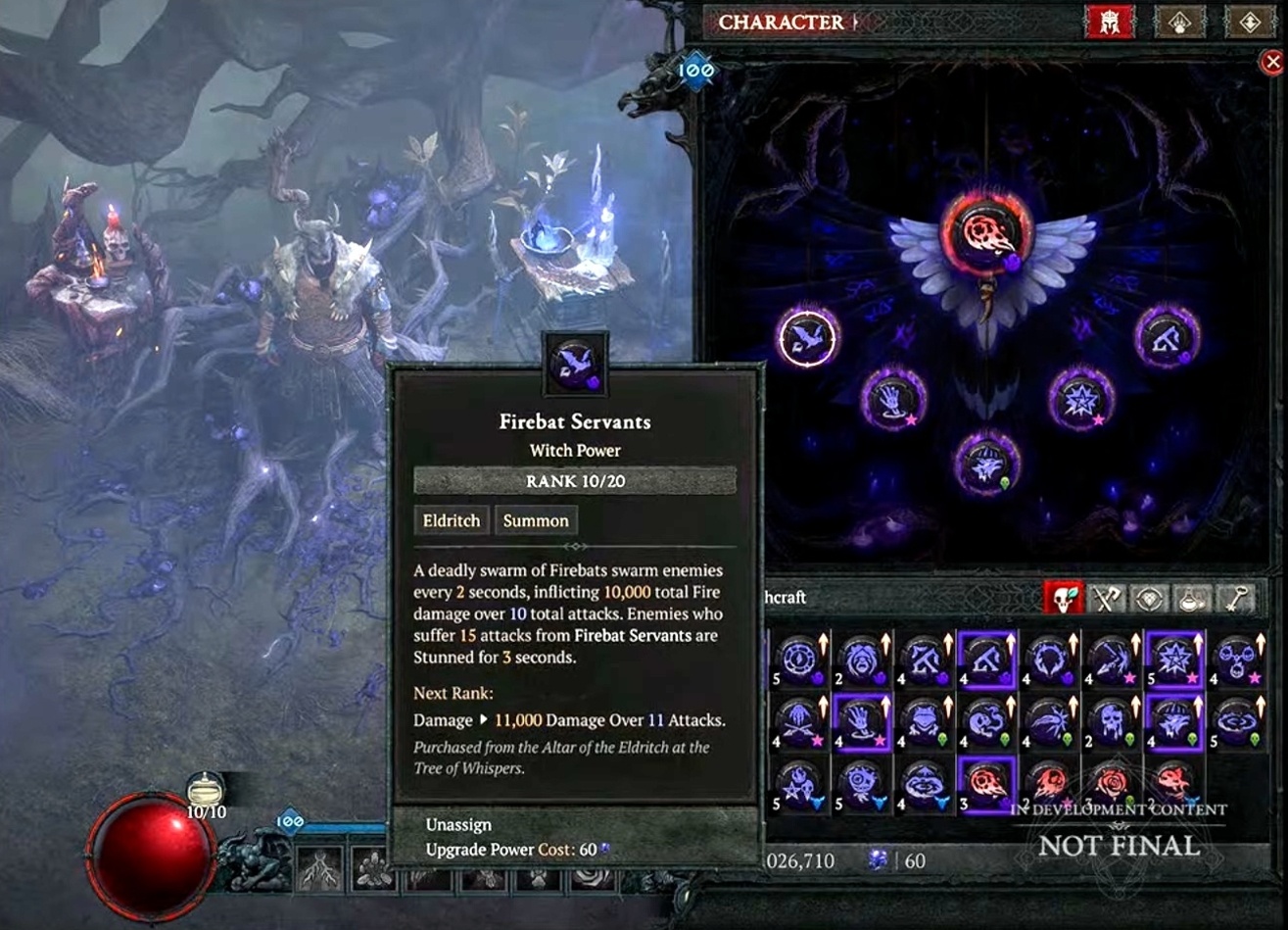Open the paw-print tab at top right
This screenshot has width=1288, height=930.
tap(1175, 22)
